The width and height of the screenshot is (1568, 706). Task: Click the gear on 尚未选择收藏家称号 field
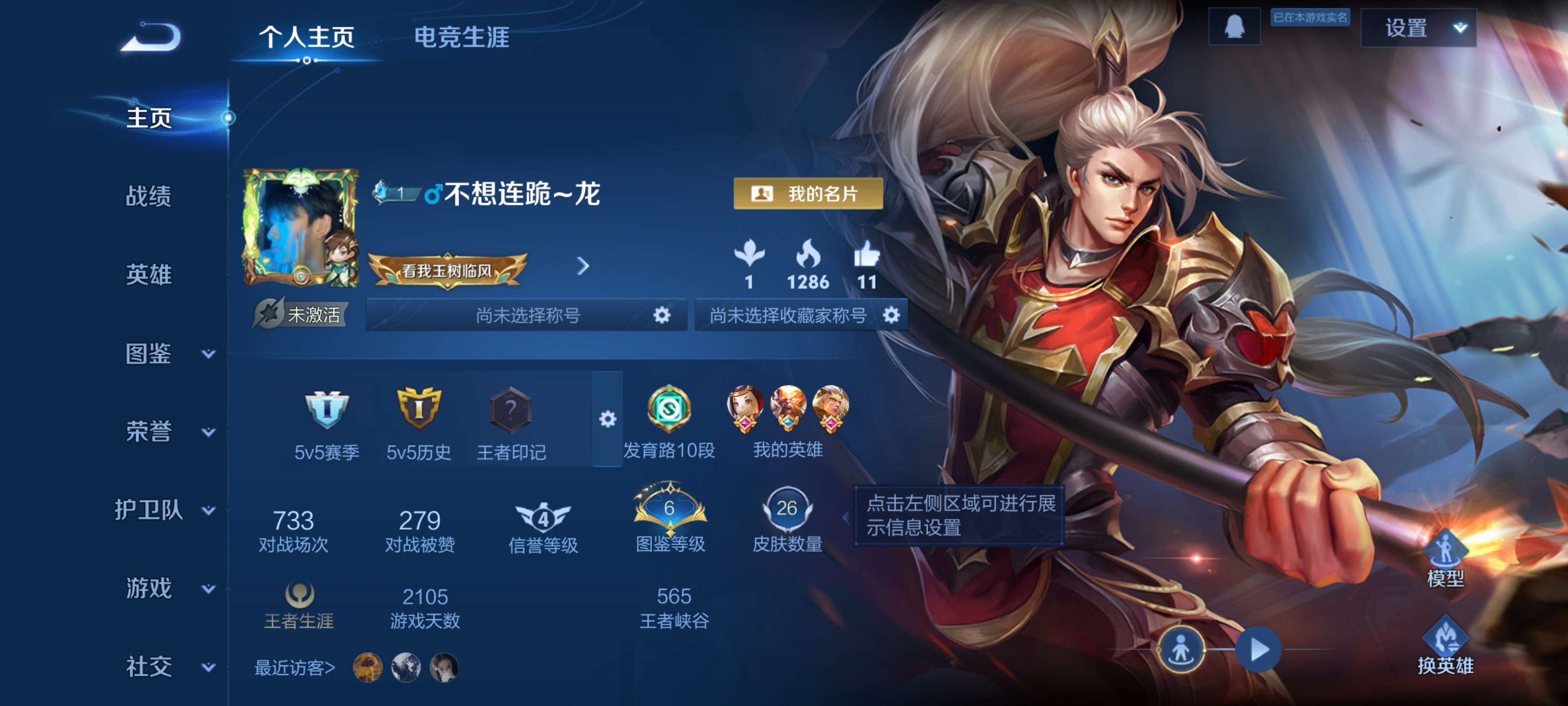[891, 315]
